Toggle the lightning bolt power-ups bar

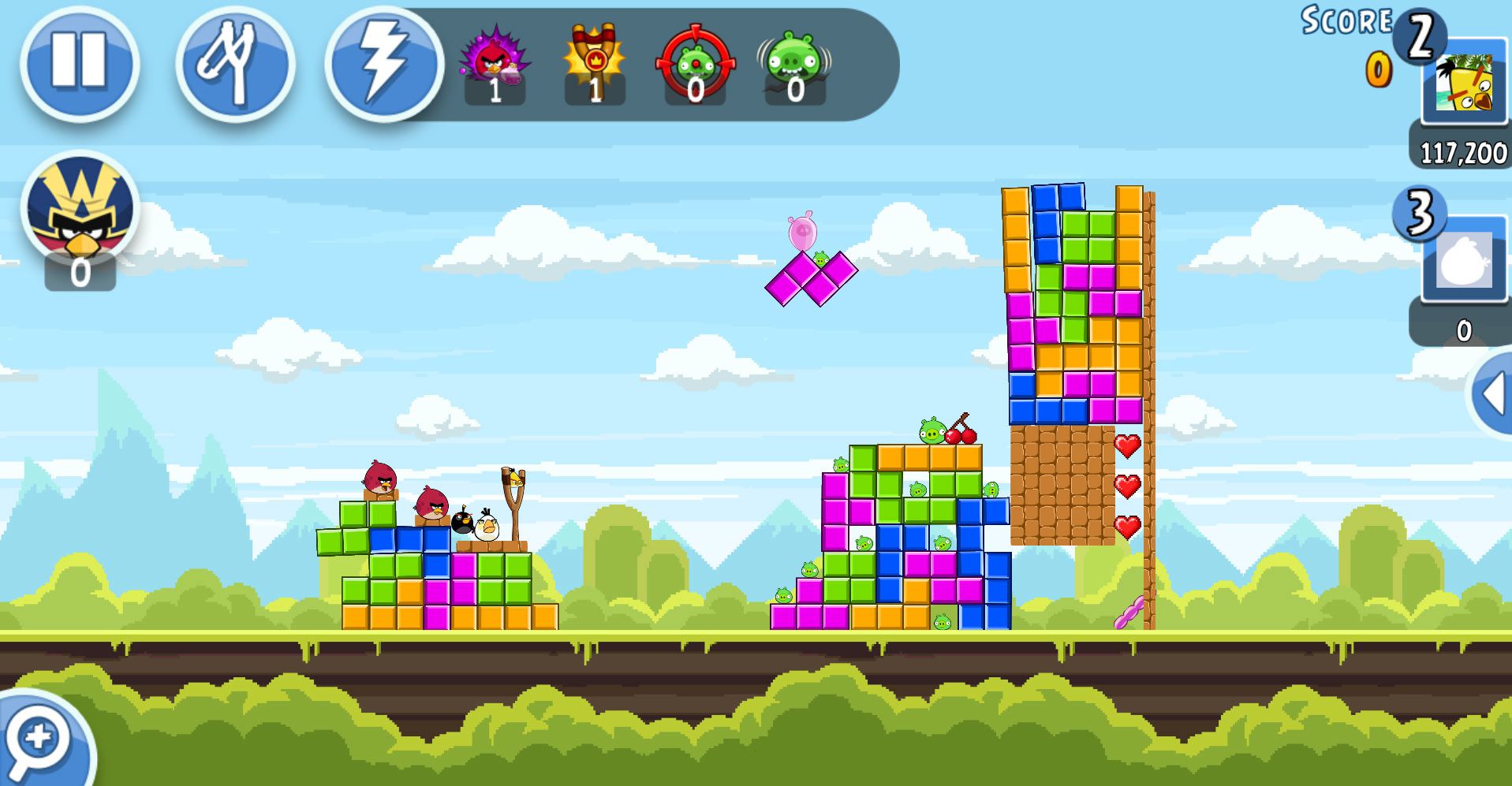tap(384, 63)
